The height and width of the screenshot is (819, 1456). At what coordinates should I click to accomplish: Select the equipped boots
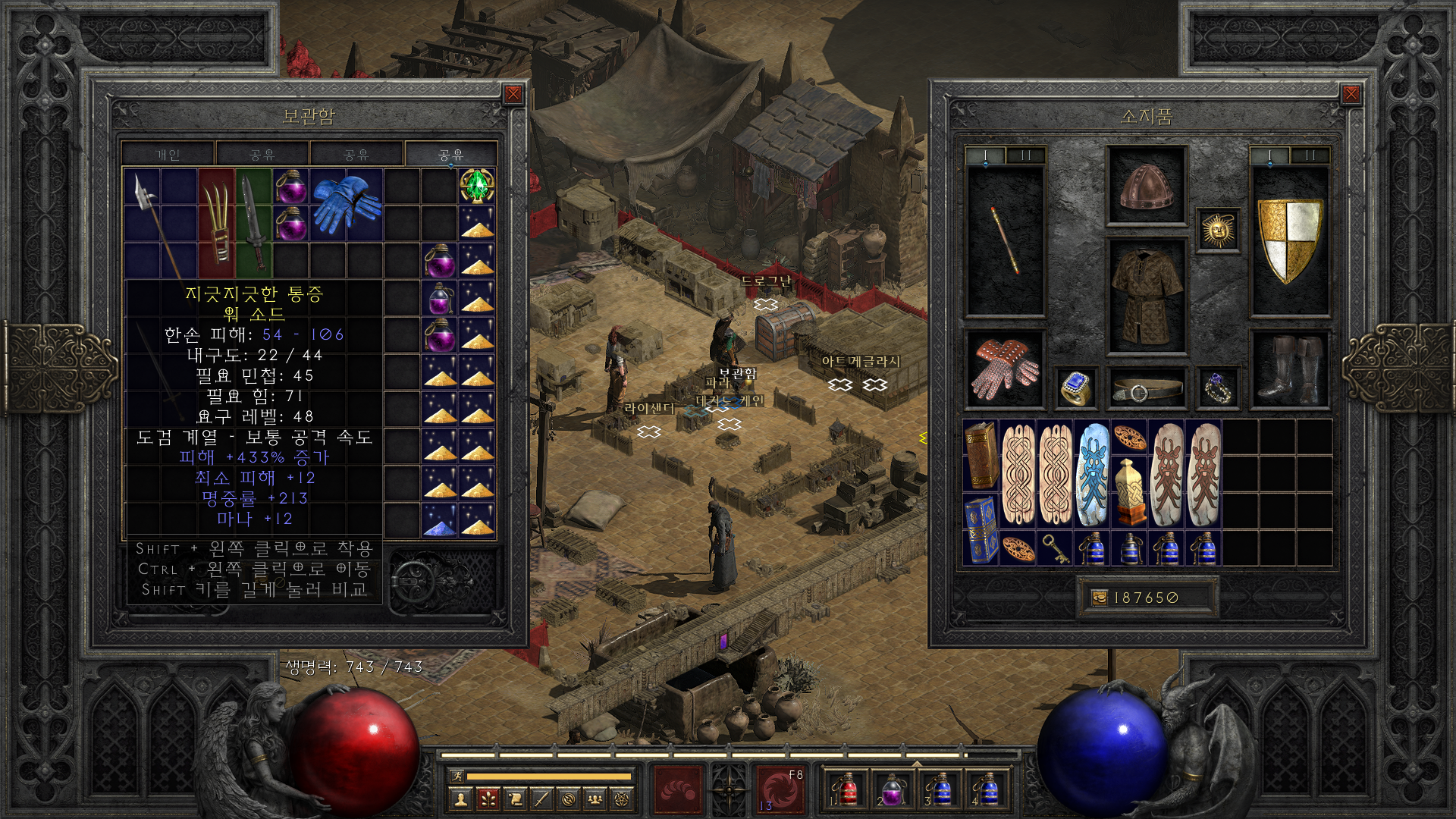[1289, 369]
